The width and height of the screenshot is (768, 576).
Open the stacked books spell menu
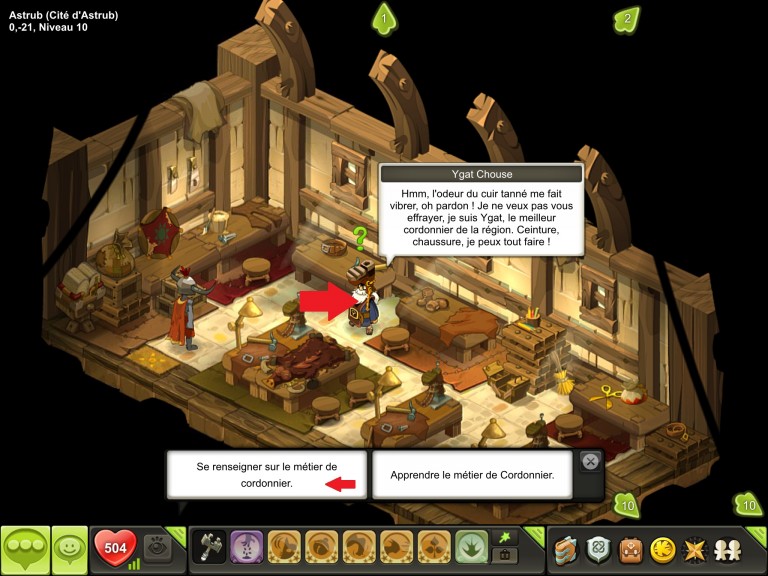click(x=566, y=549)
